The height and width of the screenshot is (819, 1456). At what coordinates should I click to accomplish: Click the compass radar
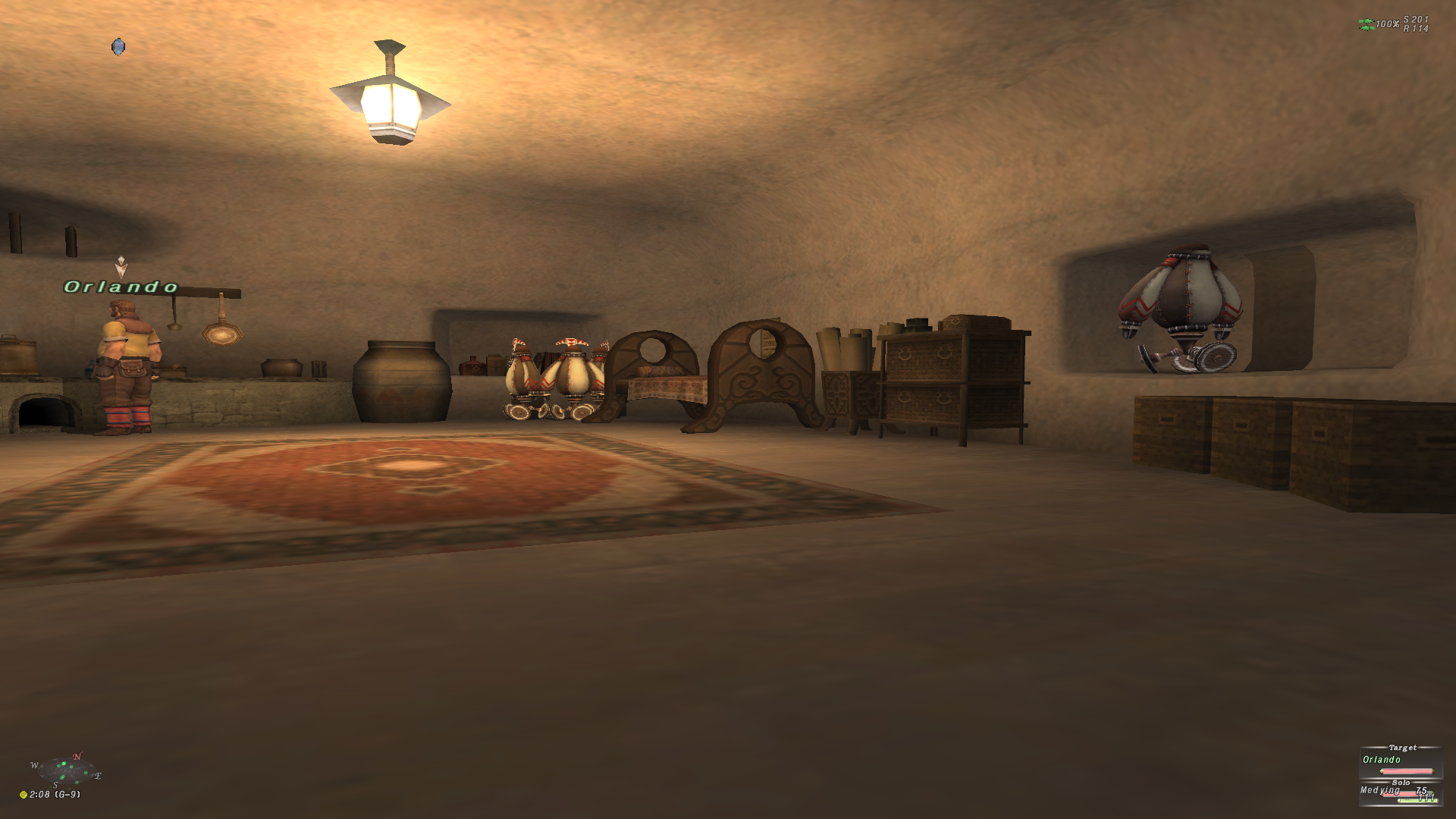(x=66, y=771)
